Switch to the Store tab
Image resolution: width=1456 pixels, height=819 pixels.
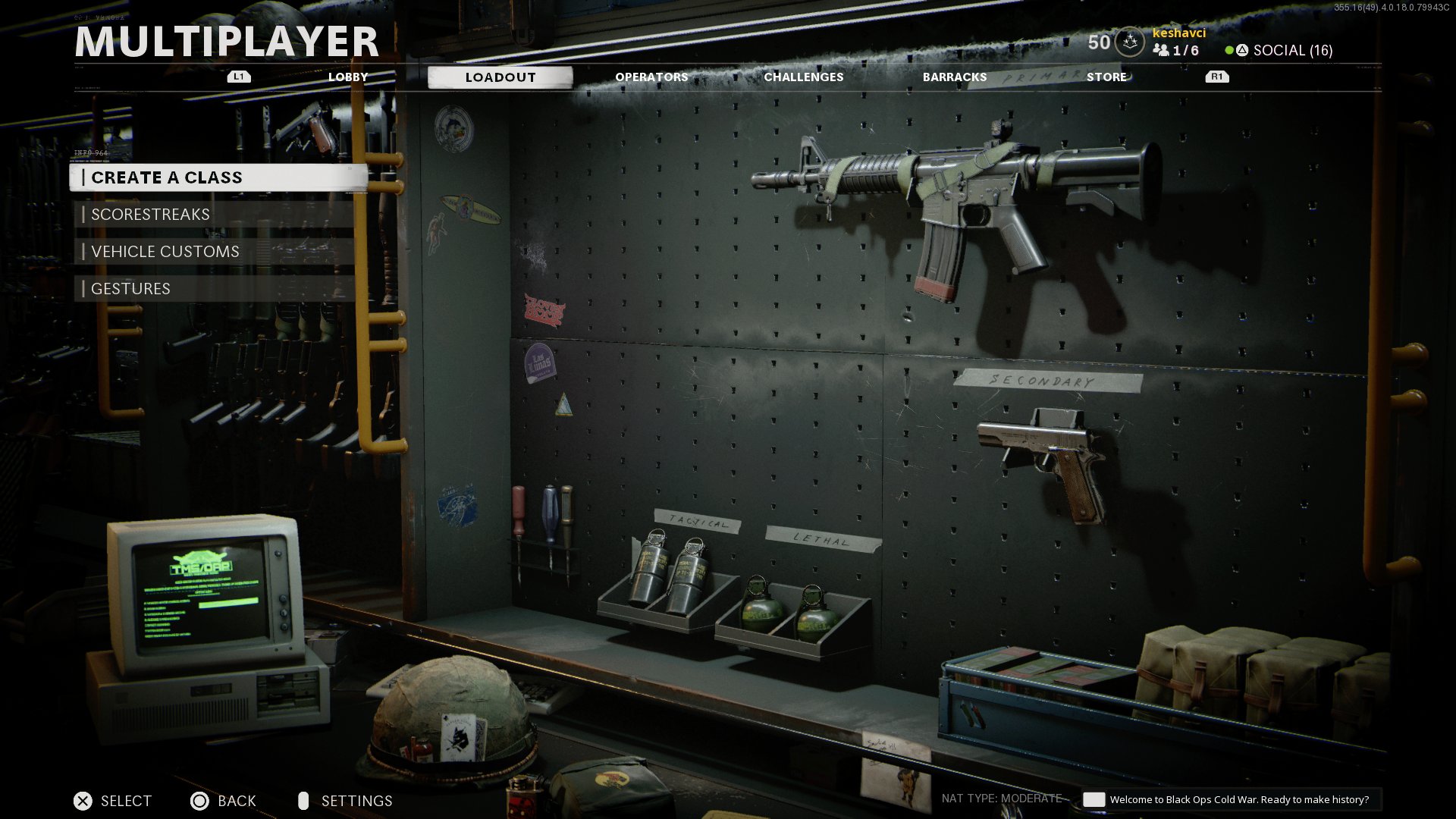pyautogui.click(x=1106, y=77)
